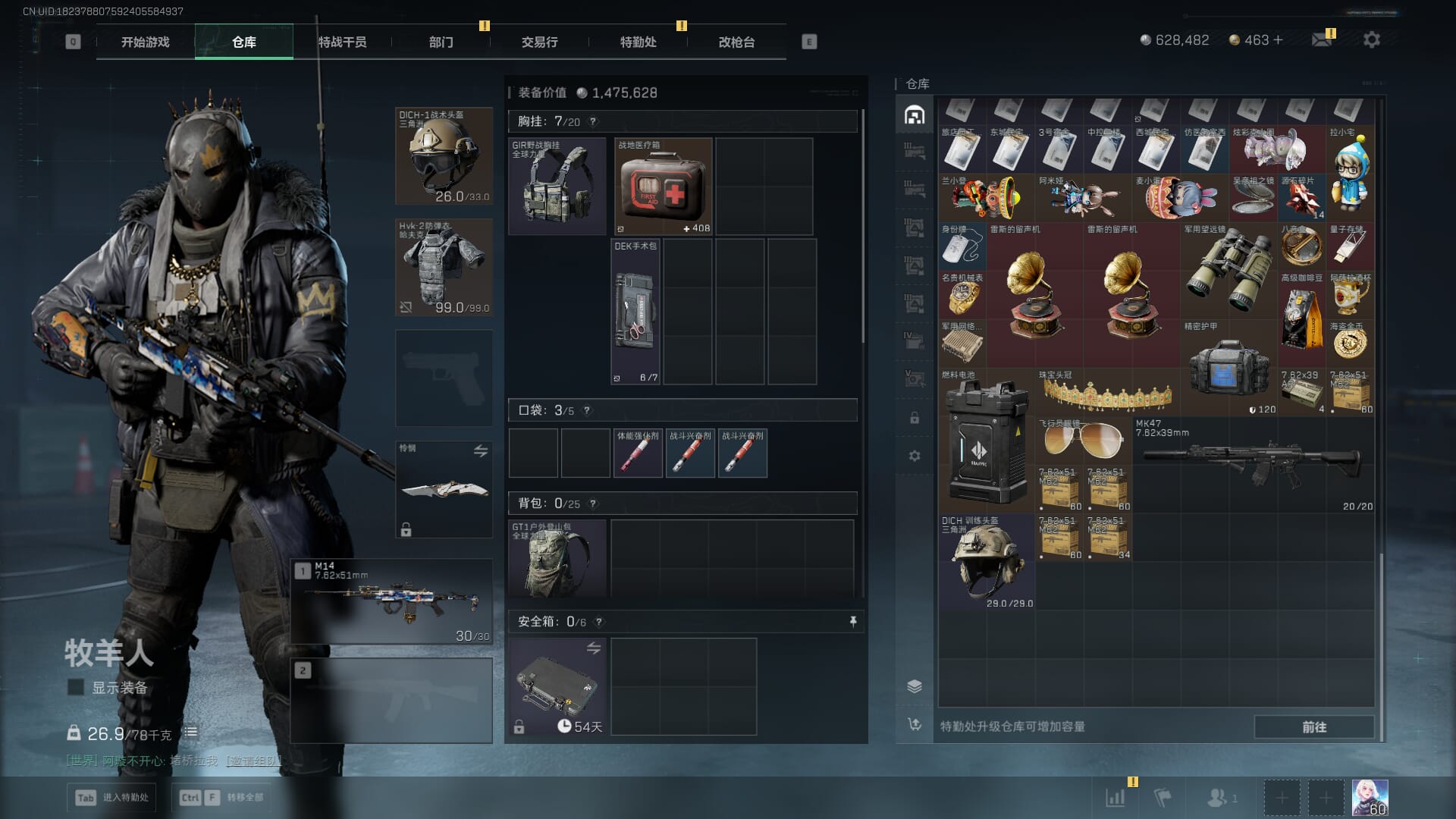Select the DICH-1 helmet equipment slot
This screenshot has height=819, width=1456.
tap(444, 156)
